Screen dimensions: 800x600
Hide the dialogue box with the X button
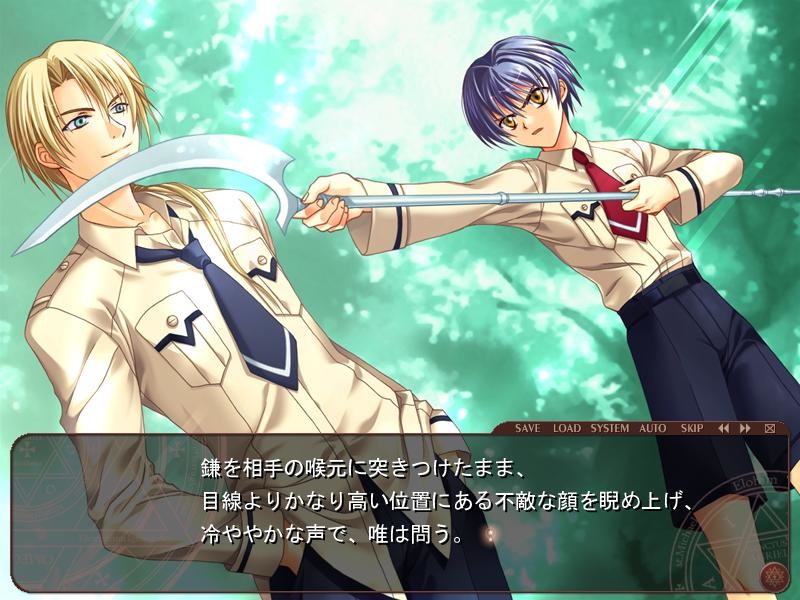click(769, 428)
